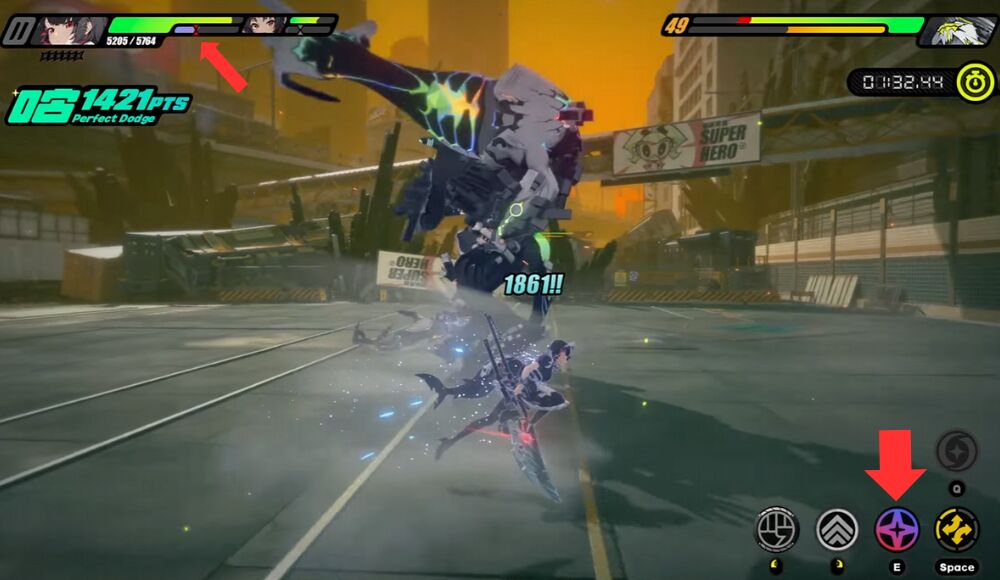Trigger the double-chevron dodge icon
This screenshot has height=580, width=1000.
[x=837, y=529]
